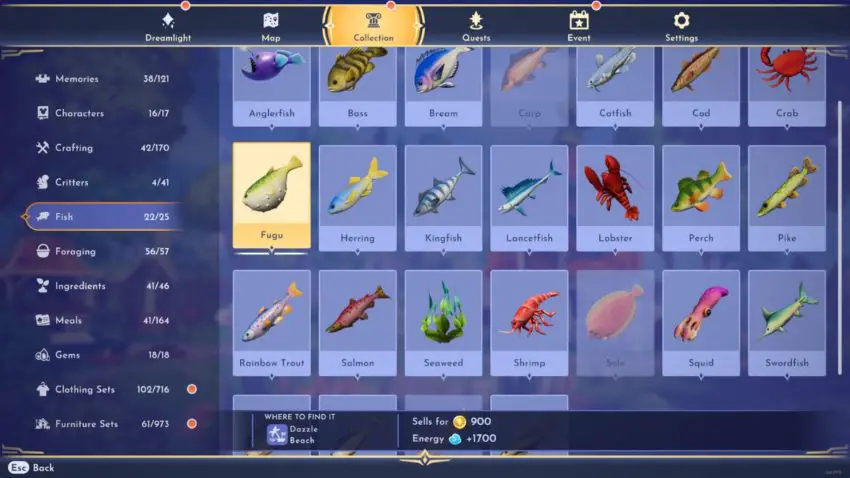
Task: Open the Settings tab
Action: tap(681, 27)
